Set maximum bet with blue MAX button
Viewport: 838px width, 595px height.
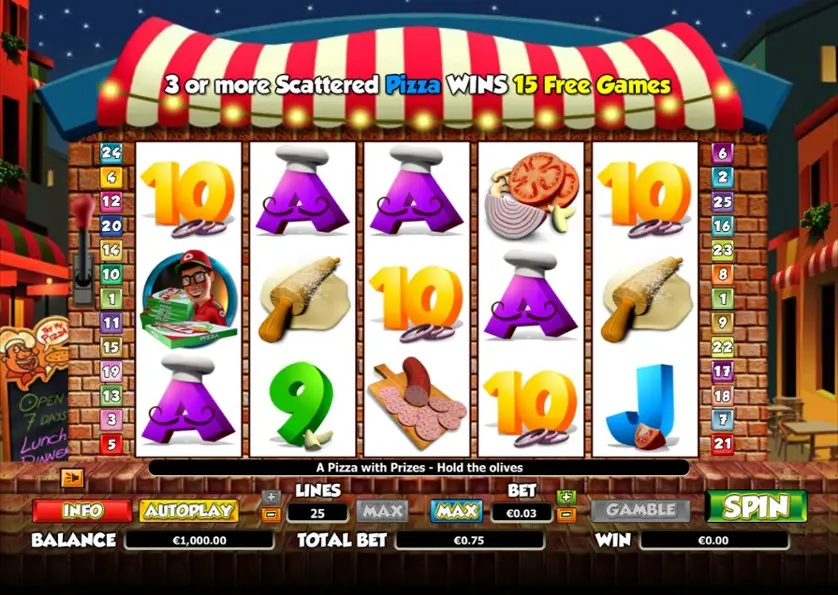click(x=456, y=511)
